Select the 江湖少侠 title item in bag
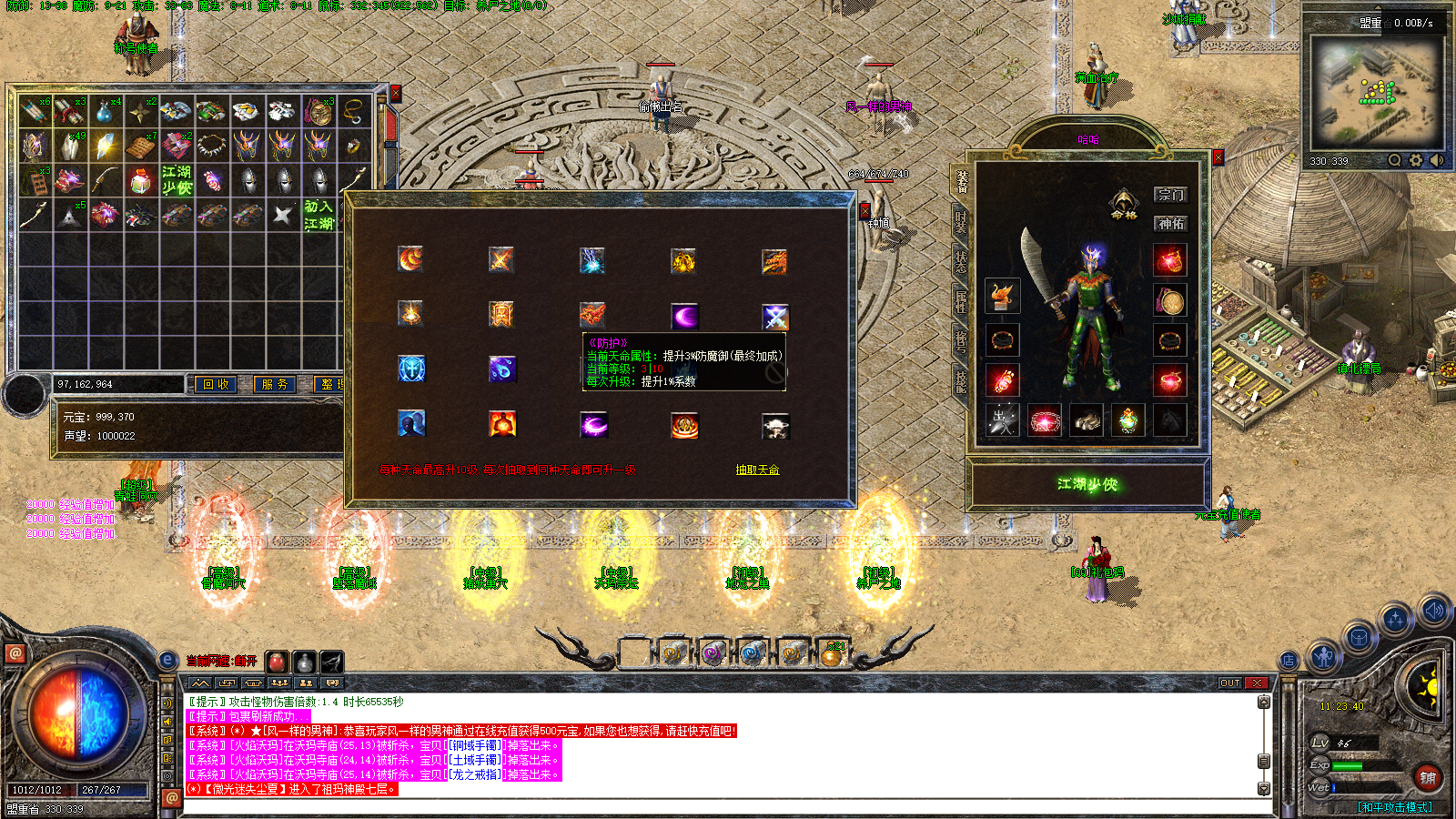 177,179
